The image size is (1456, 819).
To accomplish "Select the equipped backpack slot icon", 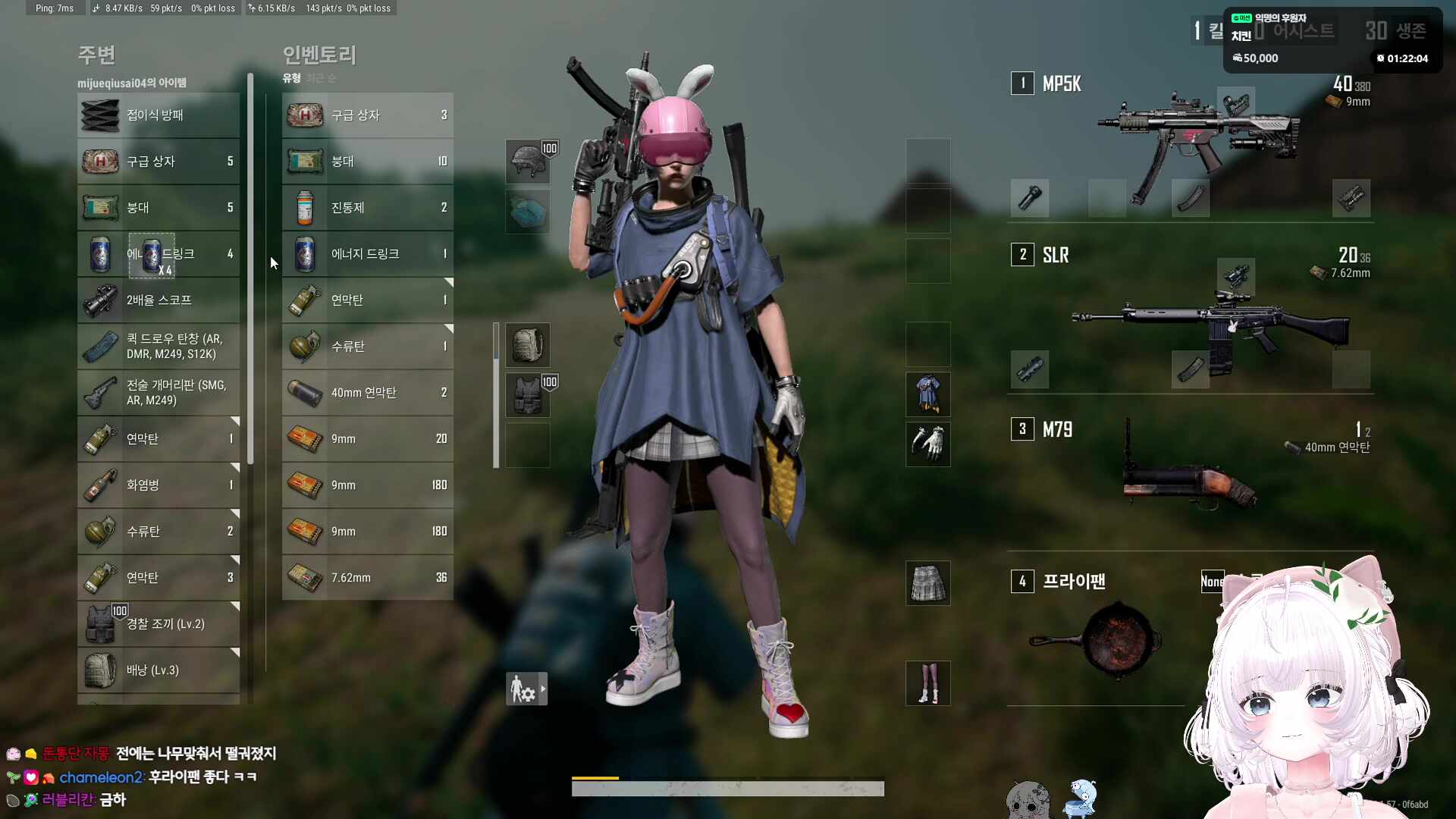I will click(x=528, y=344).
